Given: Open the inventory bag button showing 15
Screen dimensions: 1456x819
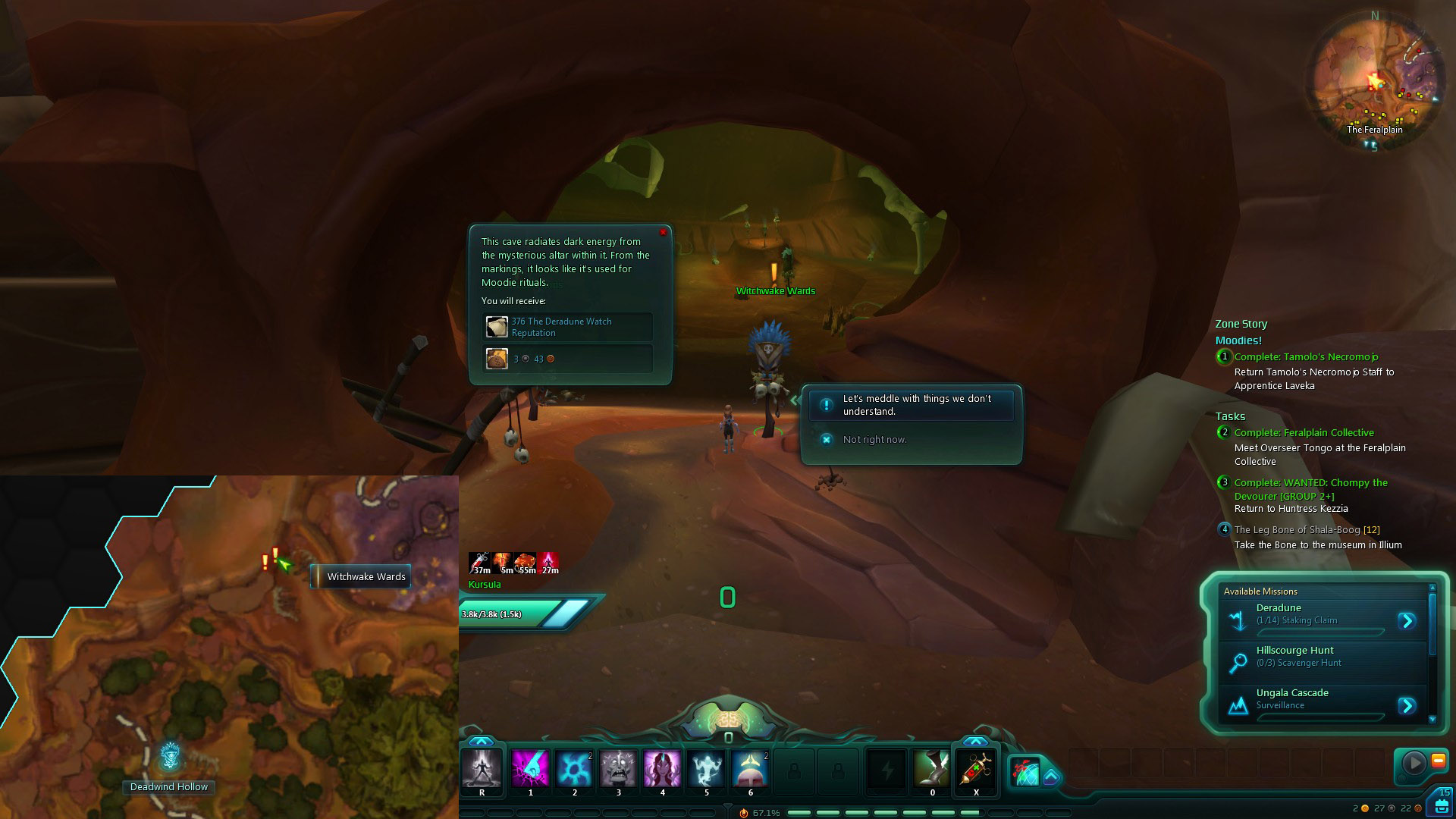Looking at the screenshot, I should click(x=1440, y=804).
